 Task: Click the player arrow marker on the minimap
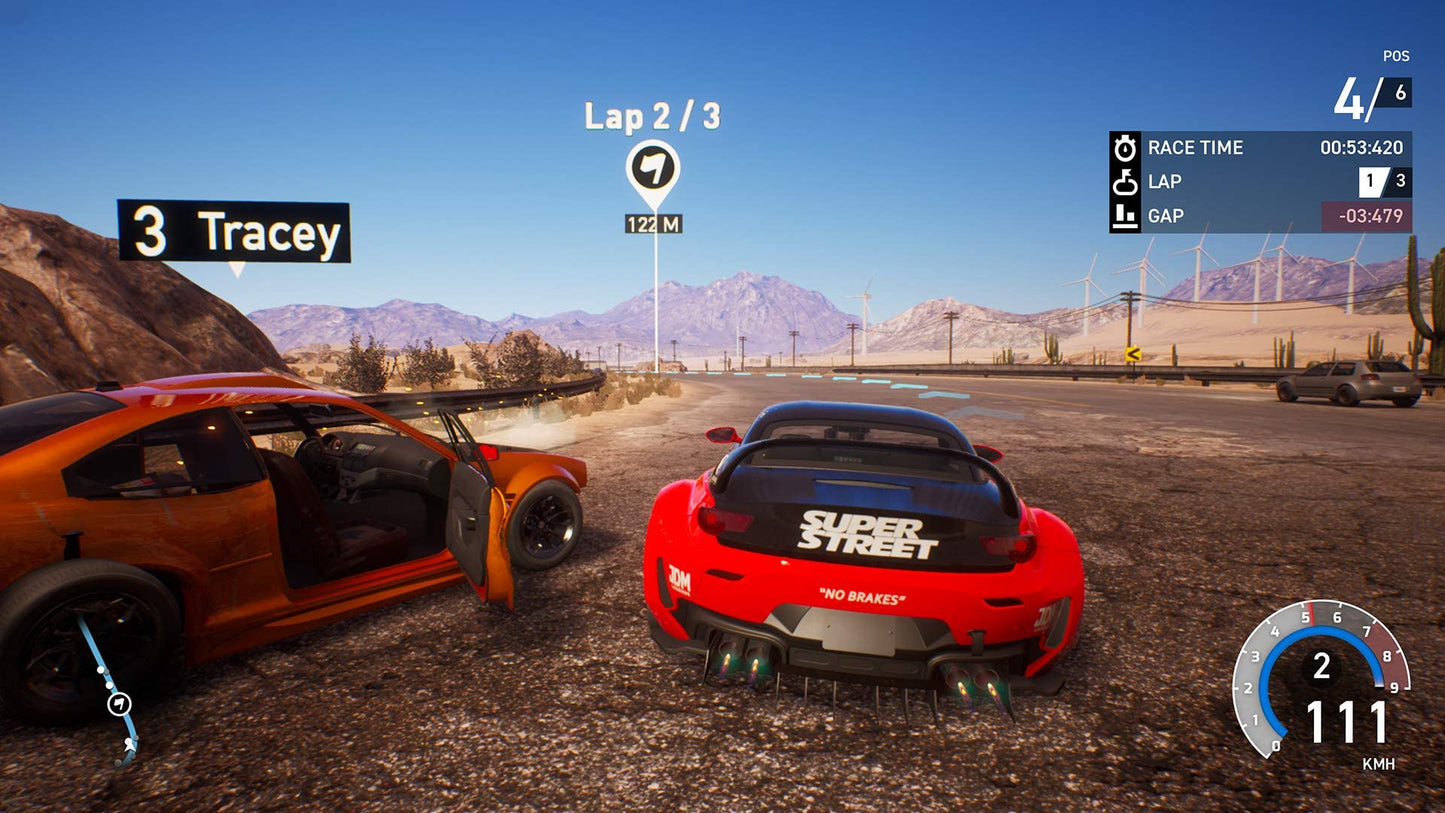pos(130,747)
